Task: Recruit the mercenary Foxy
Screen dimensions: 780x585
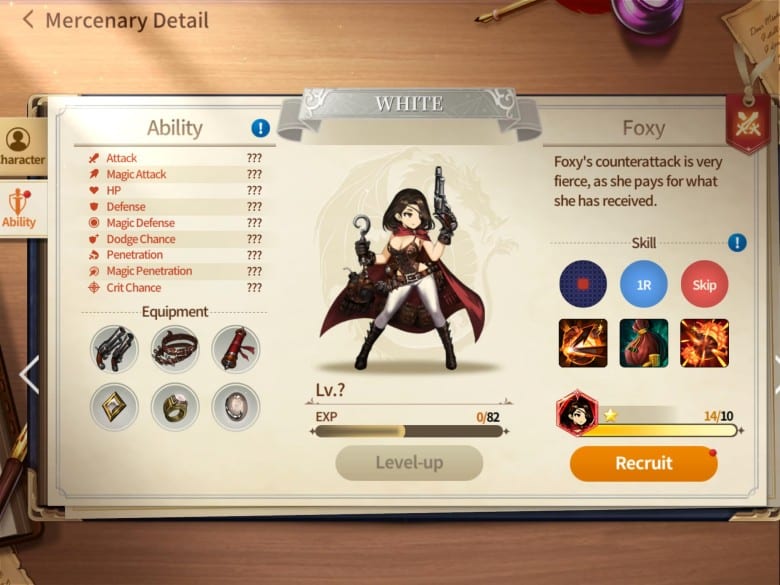Action: (643, 463)
